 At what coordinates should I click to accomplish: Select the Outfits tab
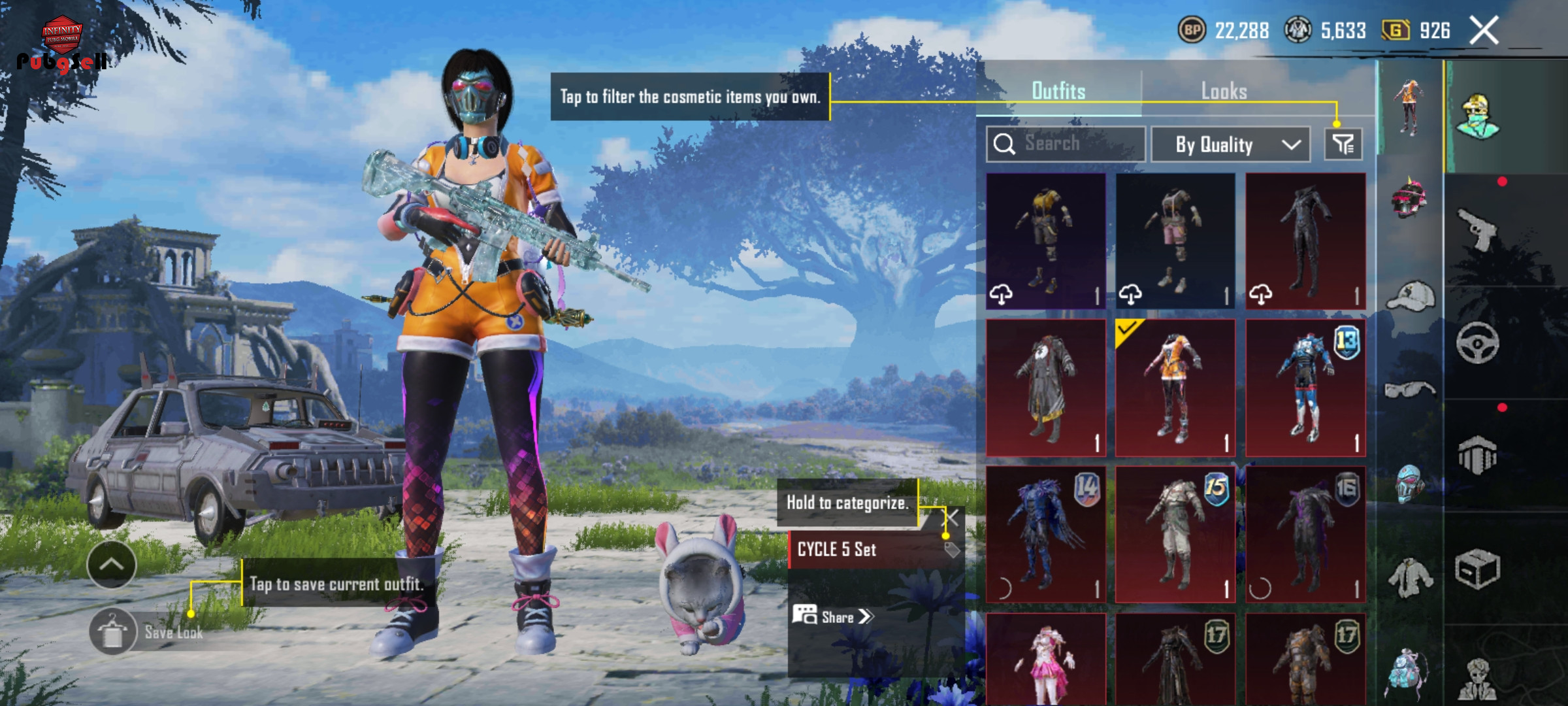[x=1058, y=91]
